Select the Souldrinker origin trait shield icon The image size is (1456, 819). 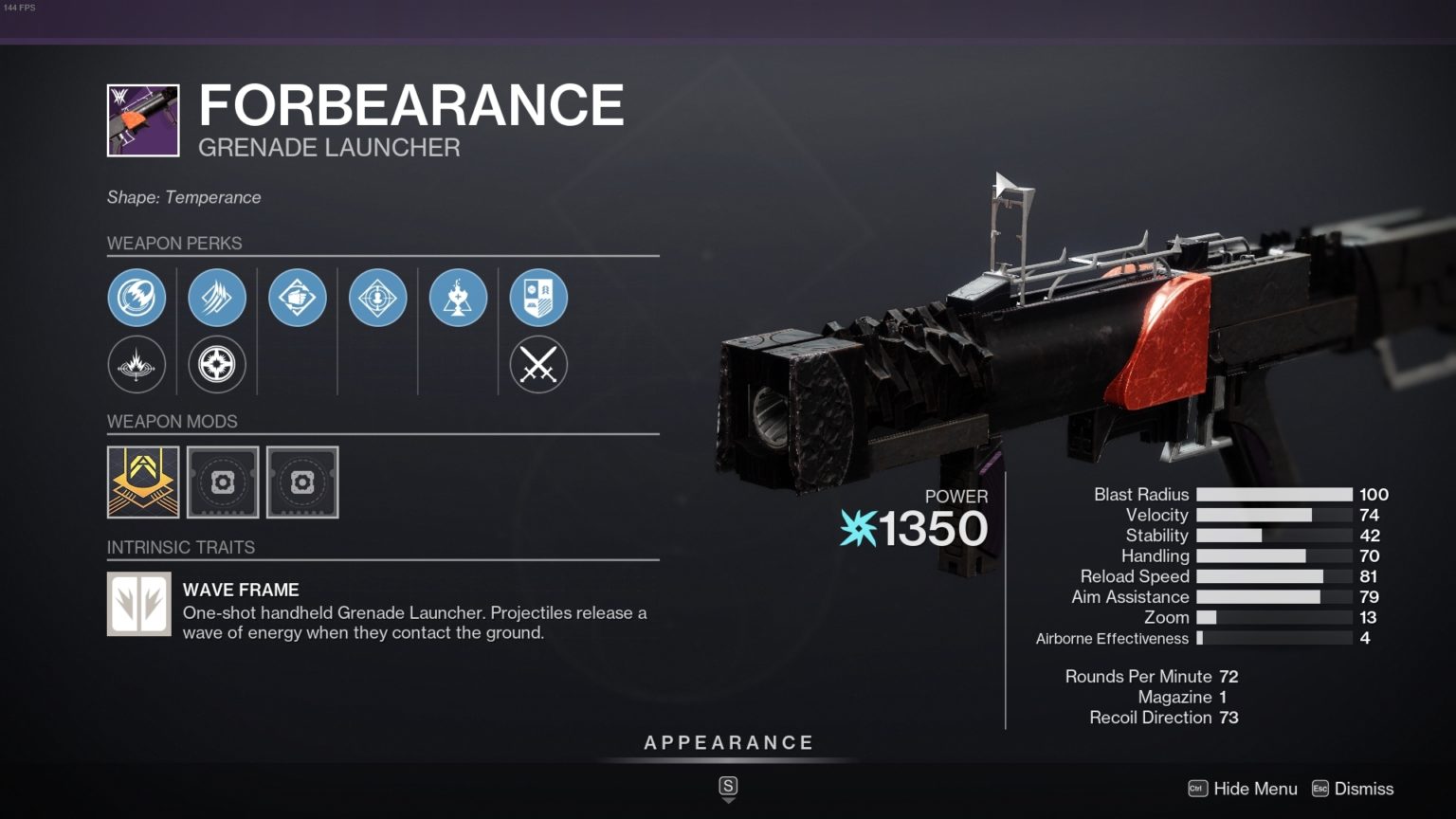click(x=538, y=297)
